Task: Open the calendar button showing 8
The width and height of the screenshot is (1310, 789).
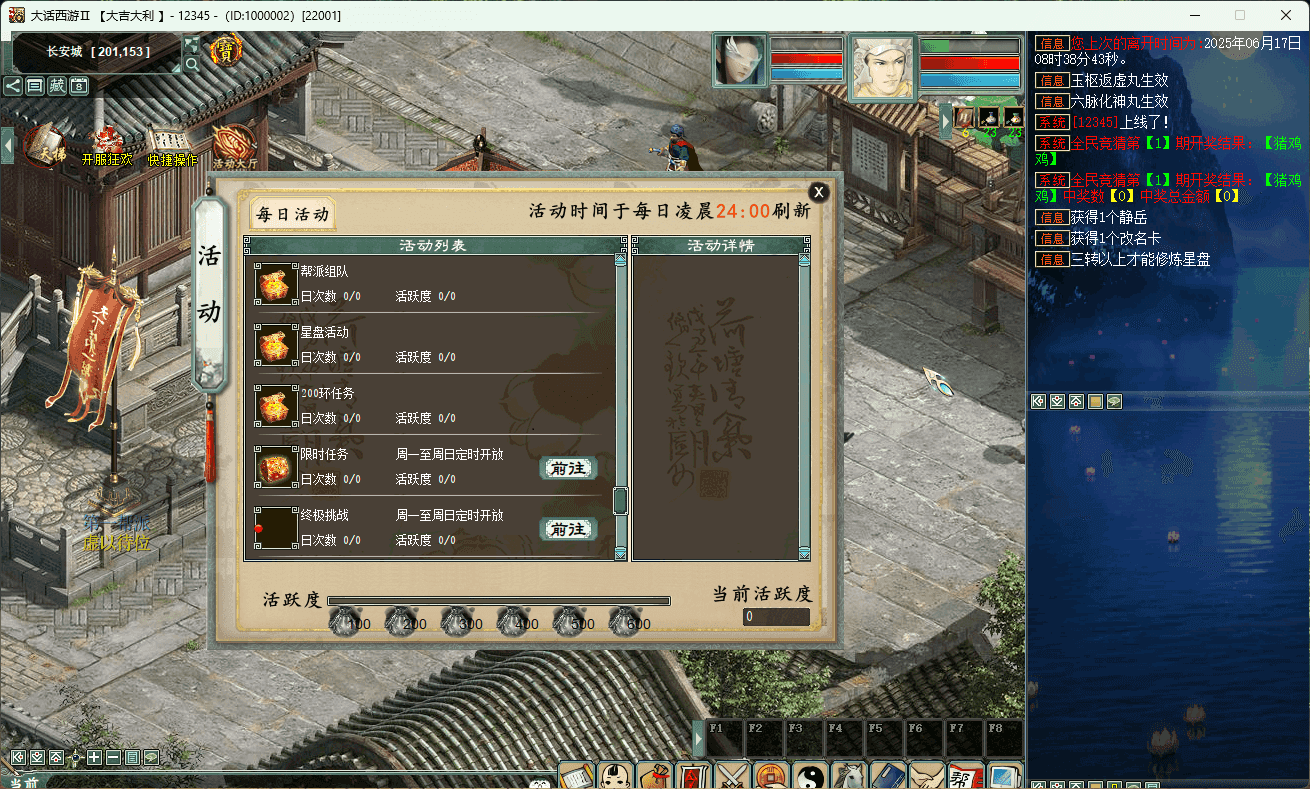Action: 79,86
